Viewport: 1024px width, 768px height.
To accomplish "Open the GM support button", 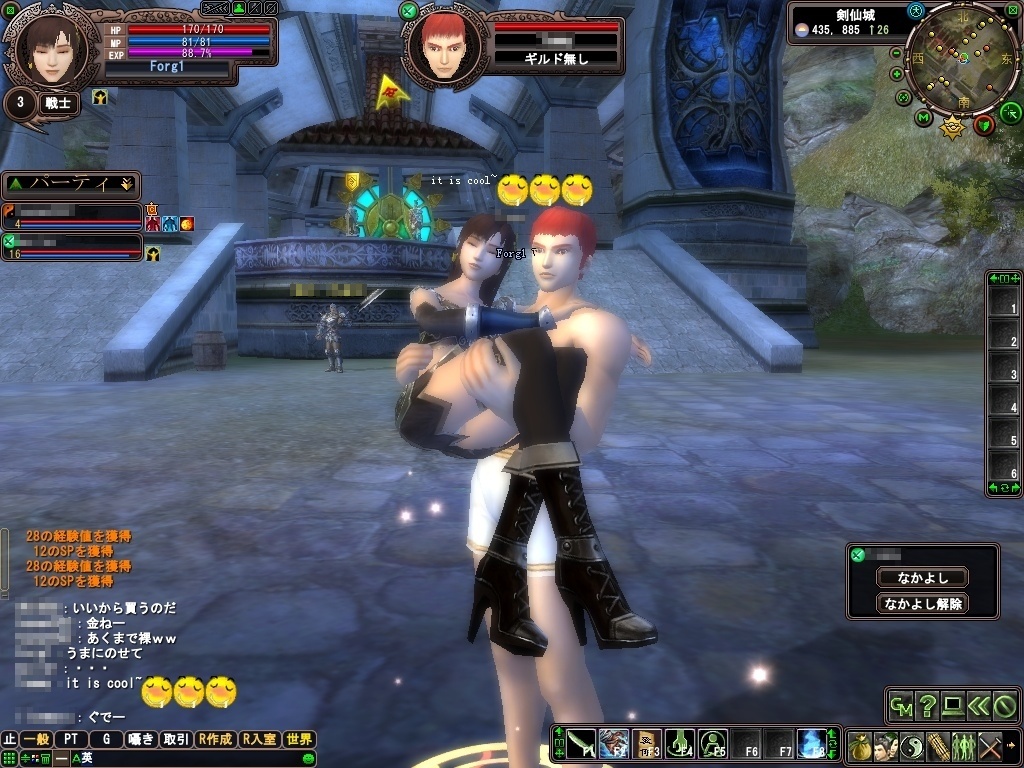I will tap(902, 706).
